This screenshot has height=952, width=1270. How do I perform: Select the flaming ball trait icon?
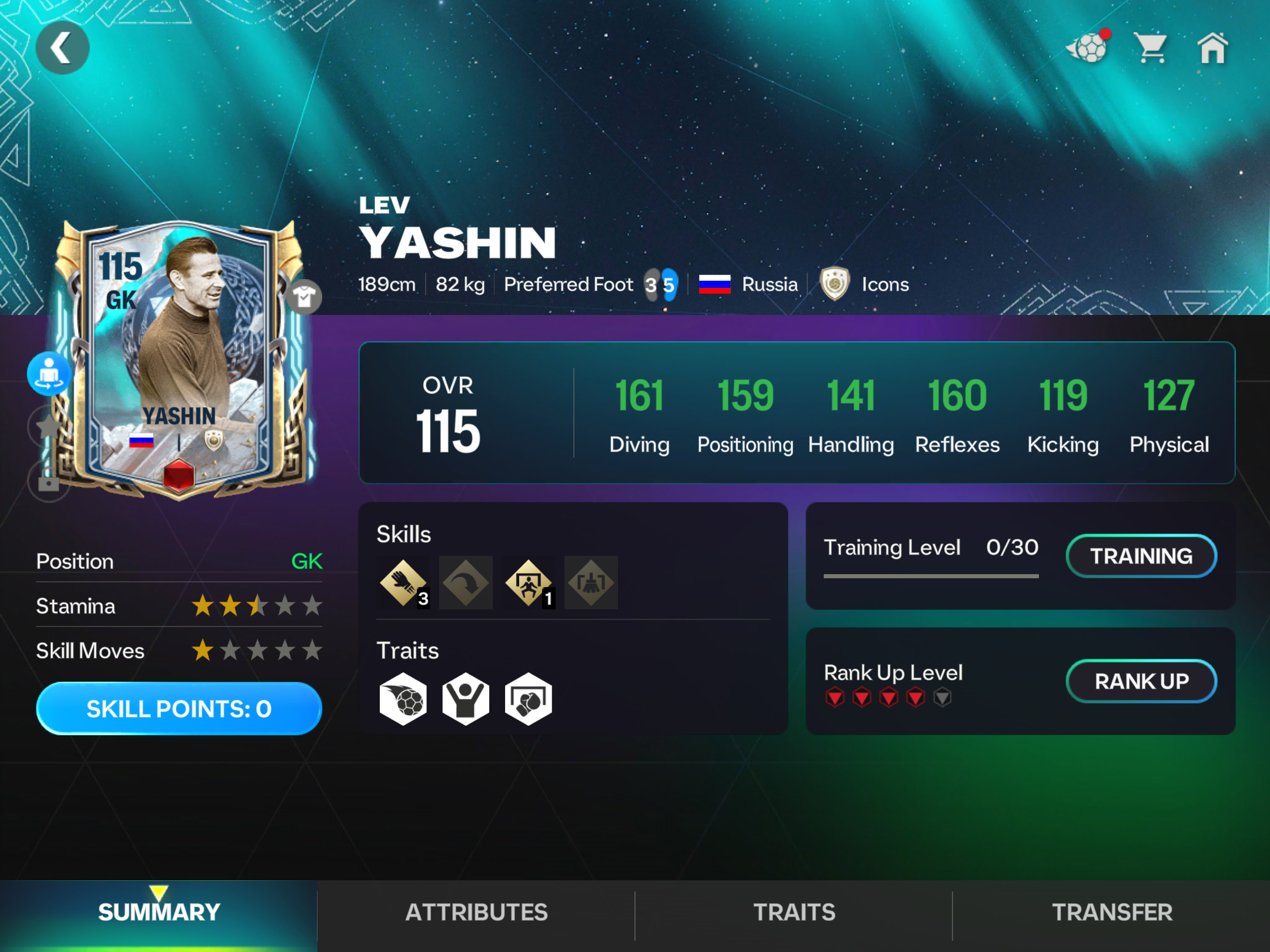coord(403,699)
